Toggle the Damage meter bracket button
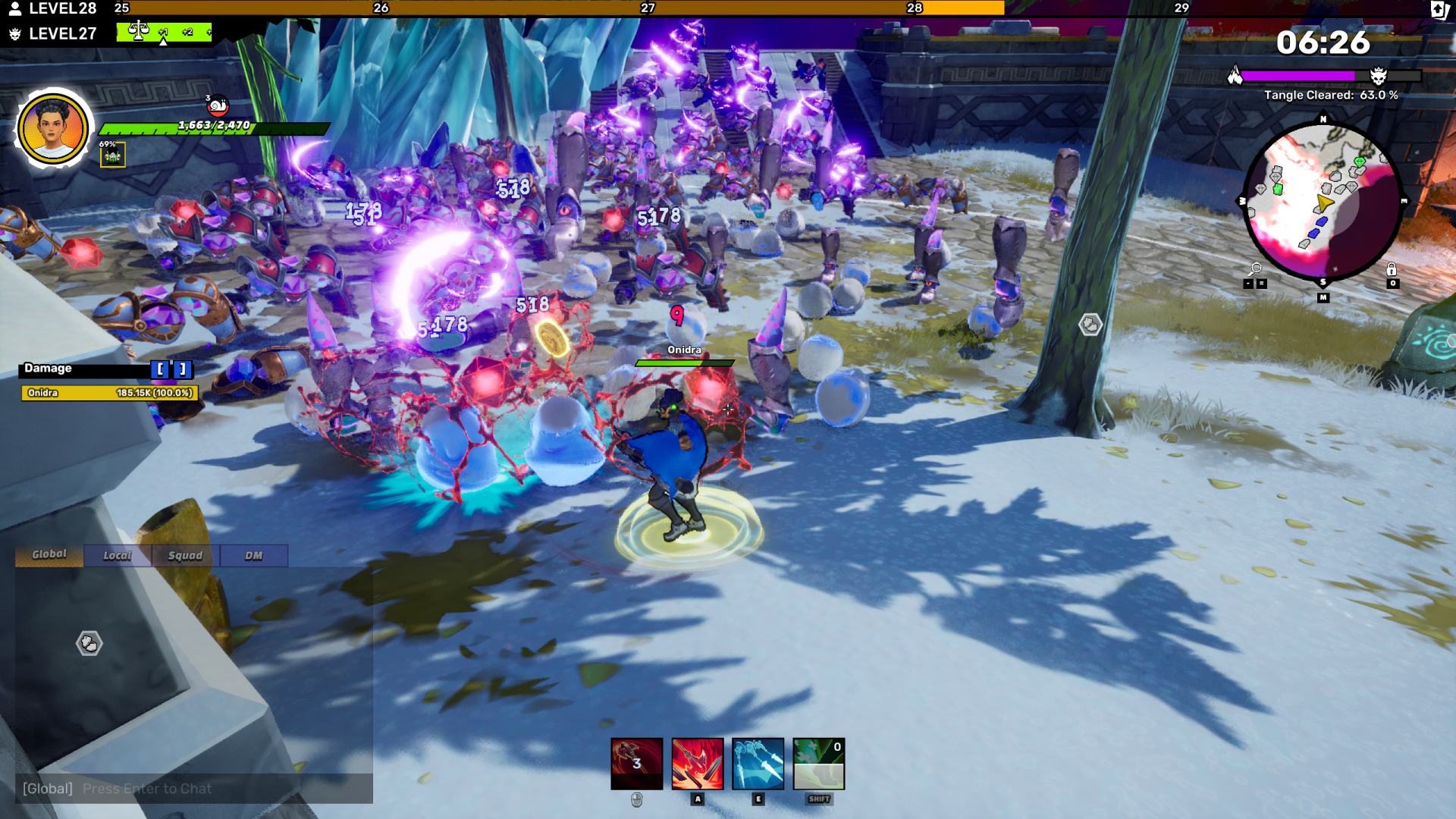This screenshot has height=819, width=1456. 171,369
